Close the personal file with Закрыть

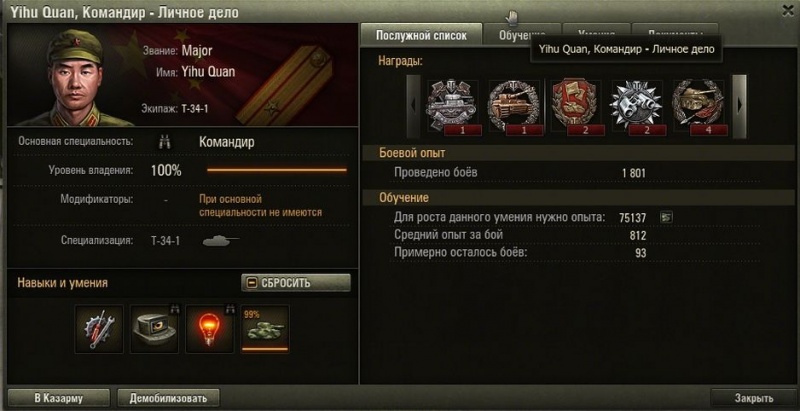click(x=753, y=398)
